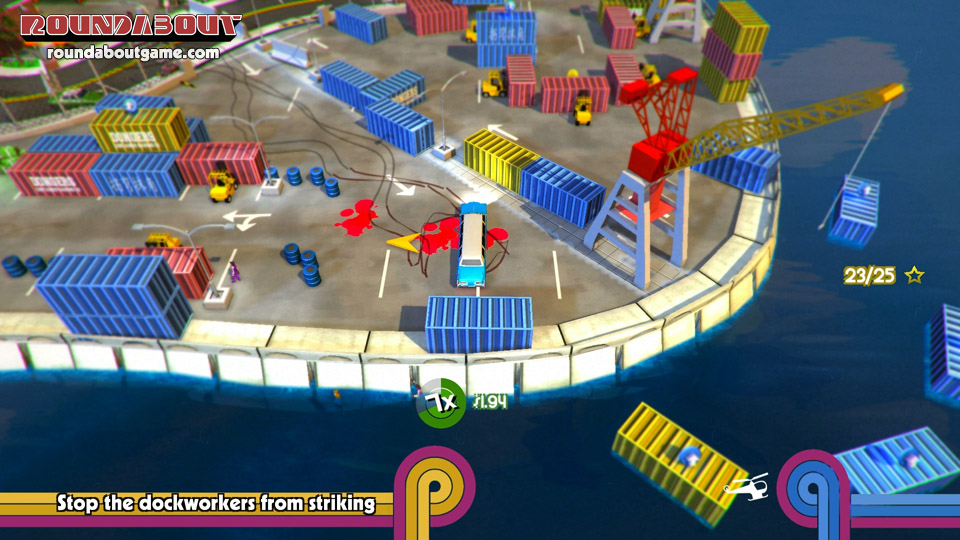Select the green 7x multiplier badge

(x=441, y=403)
